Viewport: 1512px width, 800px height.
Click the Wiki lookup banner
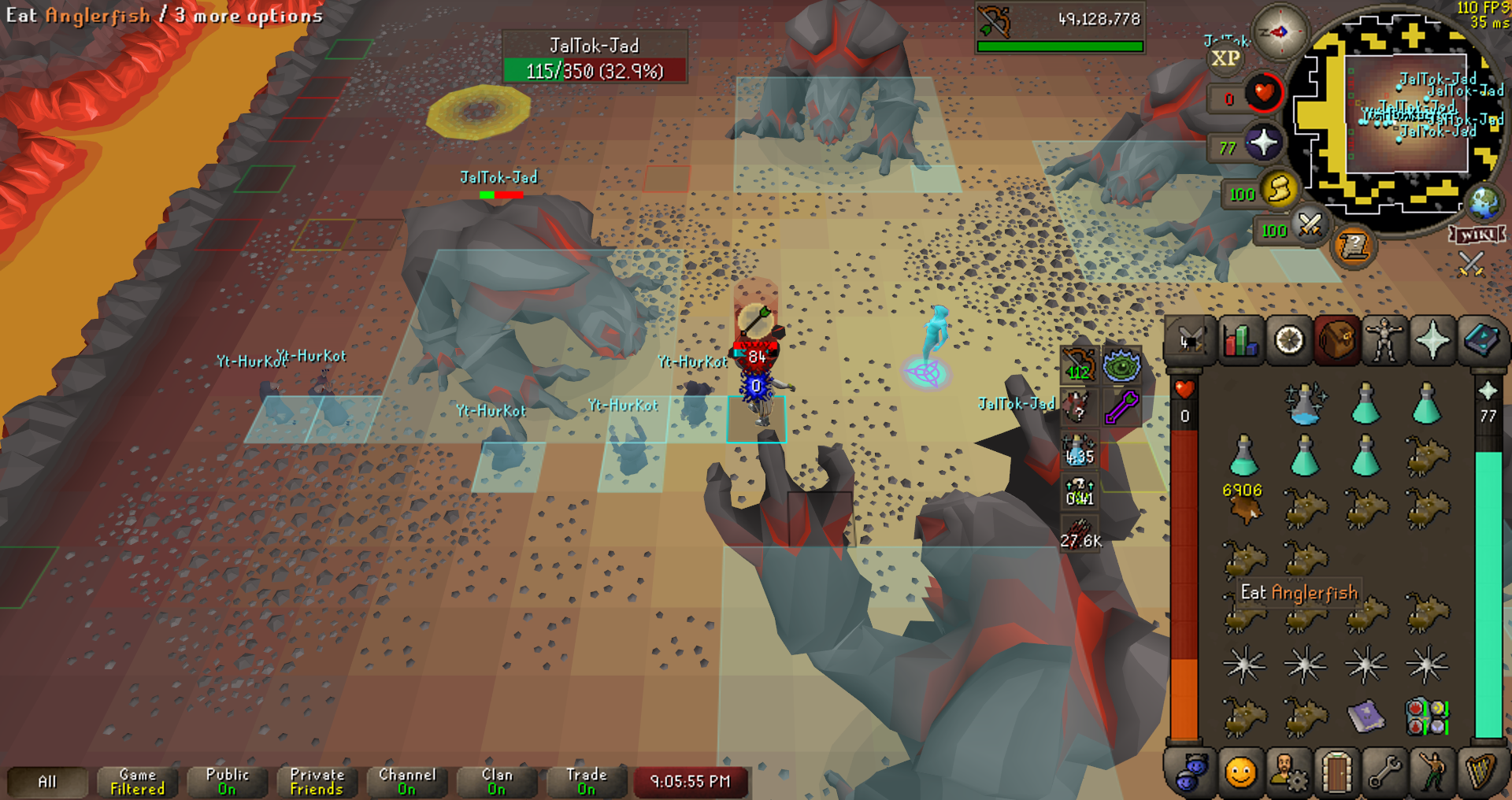point(1477,235)
